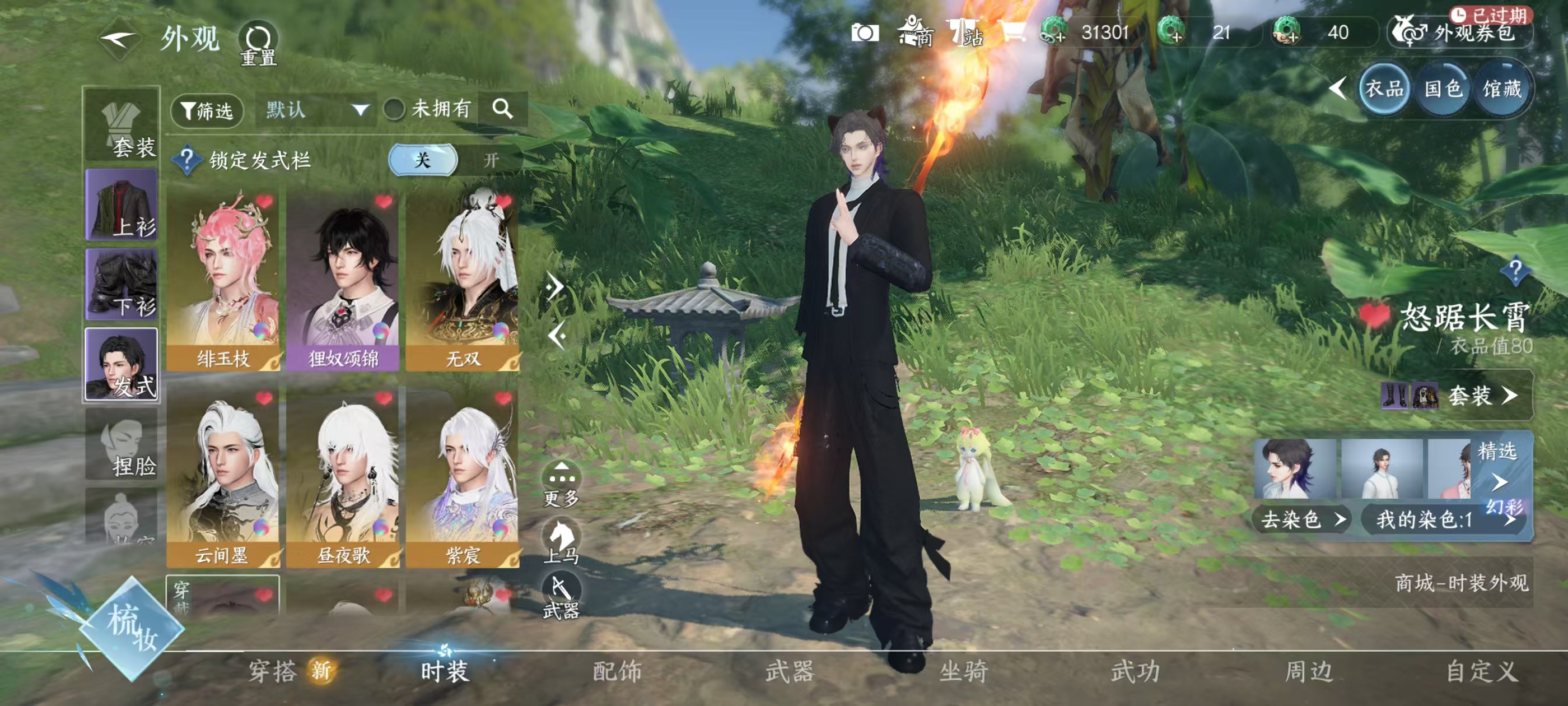Take a photo with camera icon
1568x706 pixels.
[864, 33]
